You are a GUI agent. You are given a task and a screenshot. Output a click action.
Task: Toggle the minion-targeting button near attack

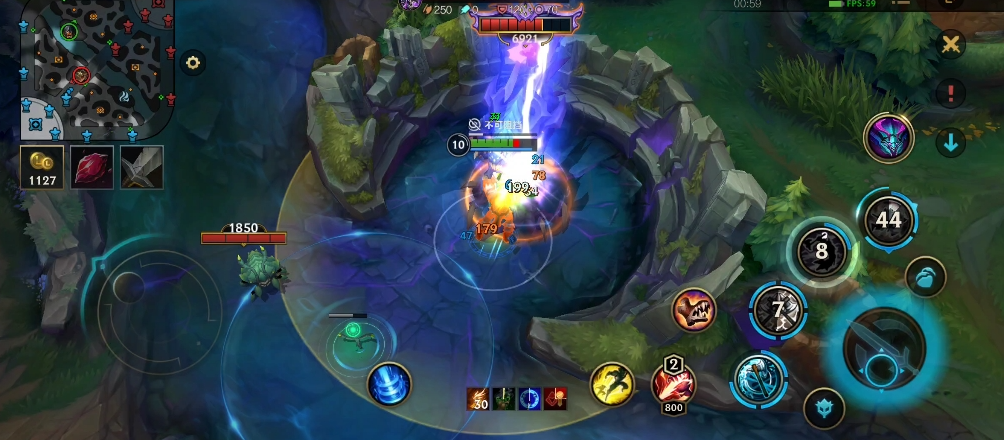(x=926, y=277)
